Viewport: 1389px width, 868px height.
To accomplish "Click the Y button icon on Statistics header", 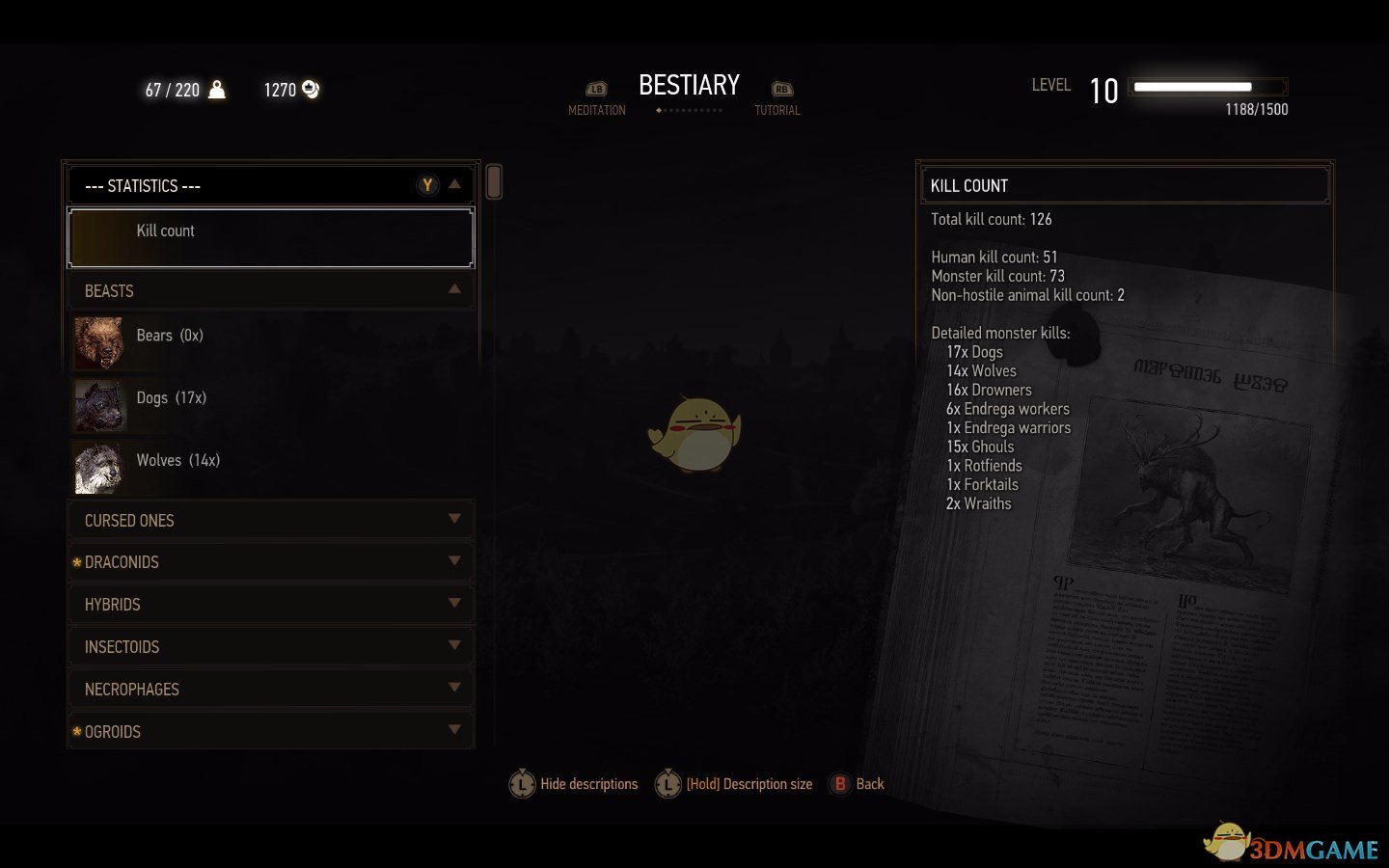I will (427, 185).
